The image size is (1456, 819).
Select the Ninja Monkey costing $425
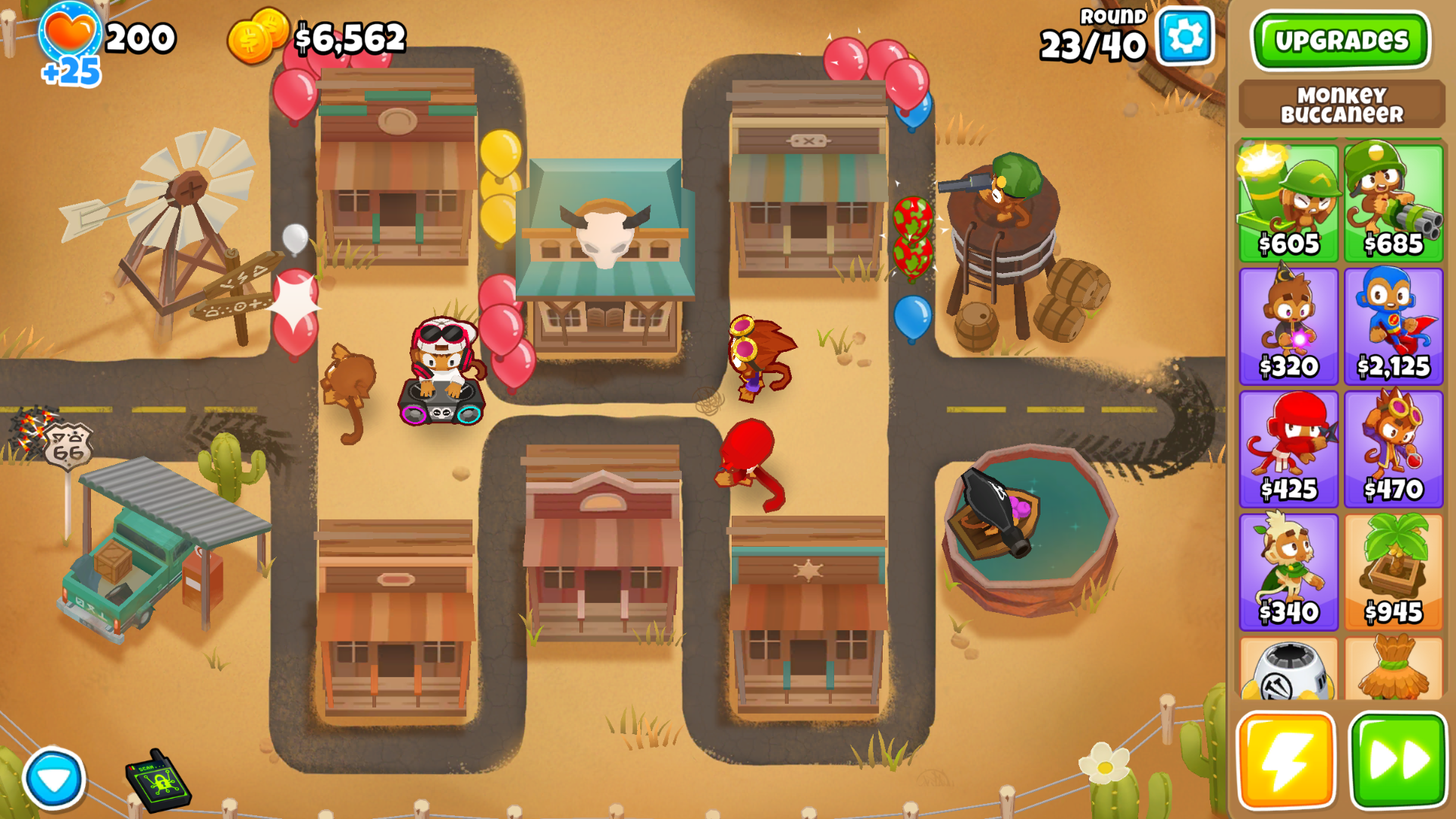coord(1289,447)
